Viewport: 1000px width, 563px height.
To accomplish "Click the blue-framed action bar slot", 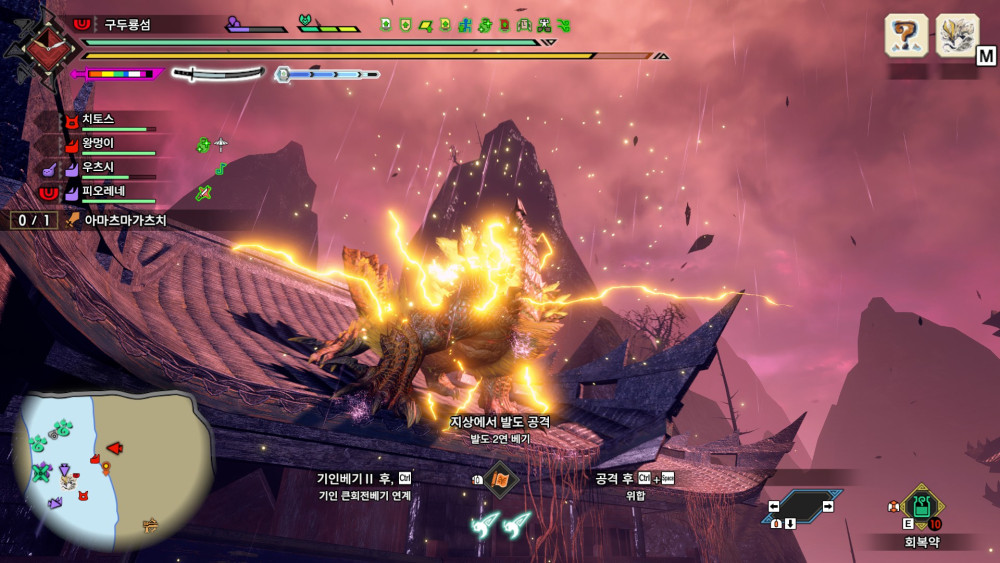I will (801, 507).
